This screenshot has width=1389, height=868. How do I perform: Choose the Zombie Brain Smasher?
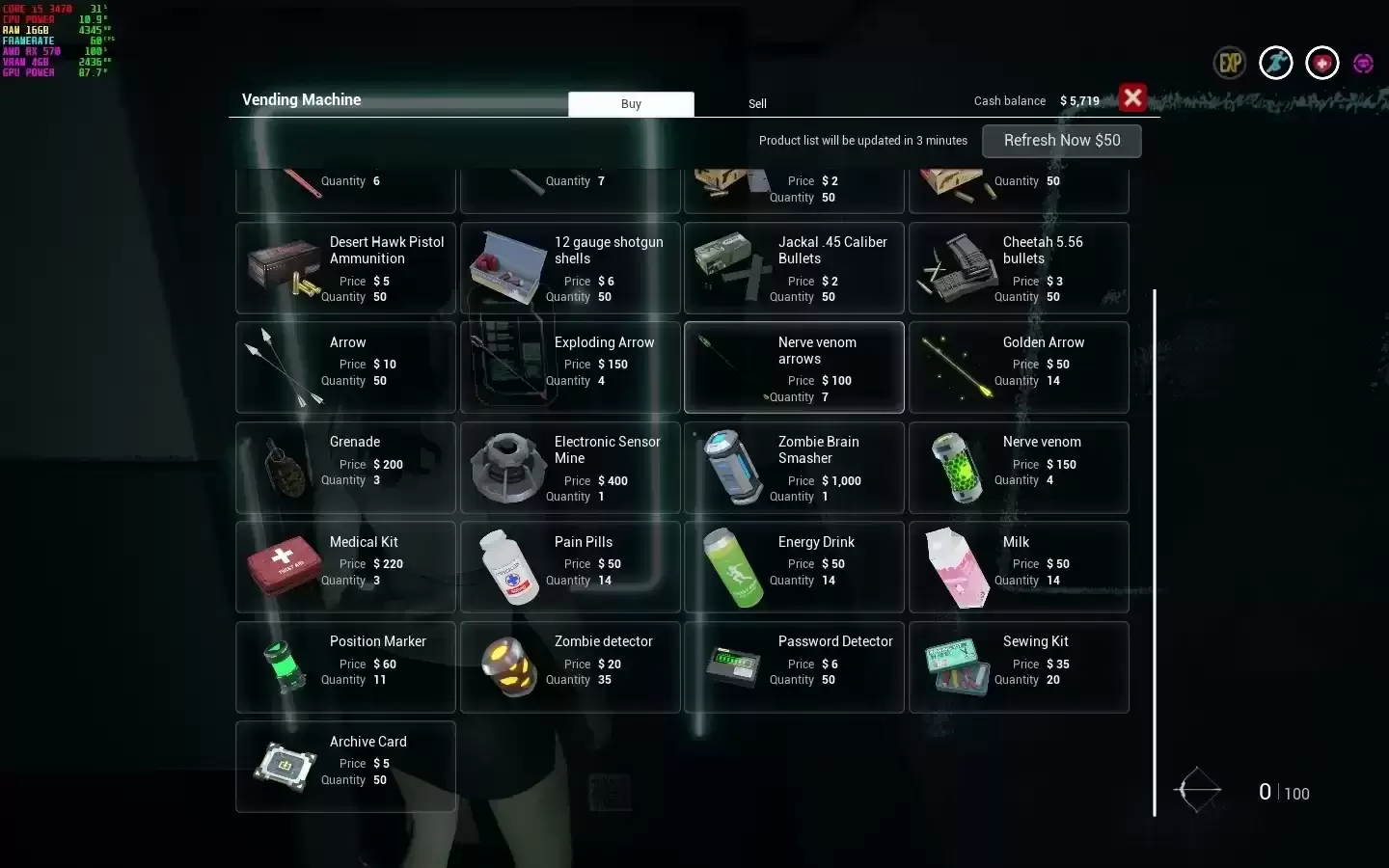794,468
